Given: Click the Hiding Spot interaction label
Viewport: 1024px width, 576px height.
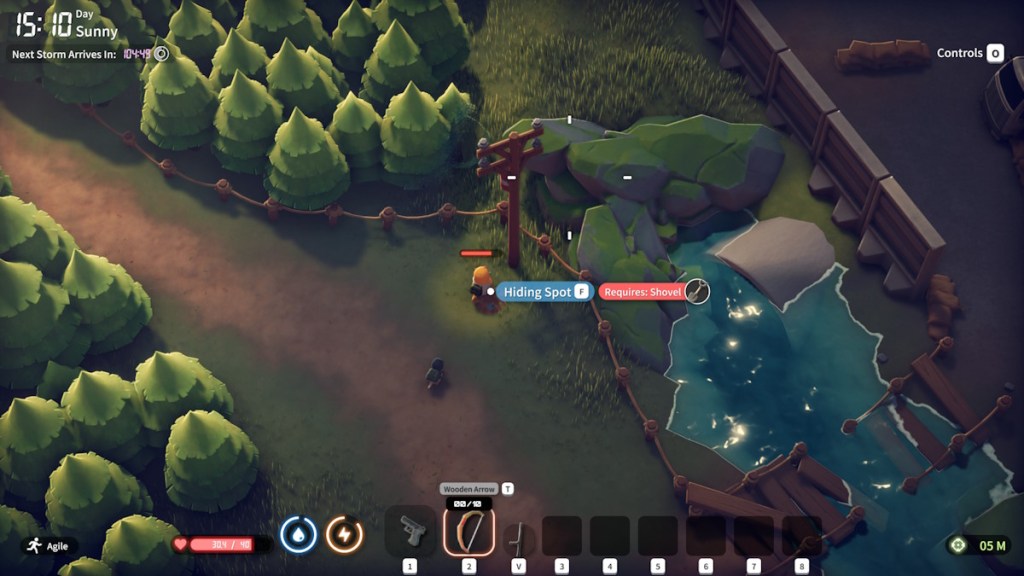Looking at the screenshot, I should tap(538, 292).
